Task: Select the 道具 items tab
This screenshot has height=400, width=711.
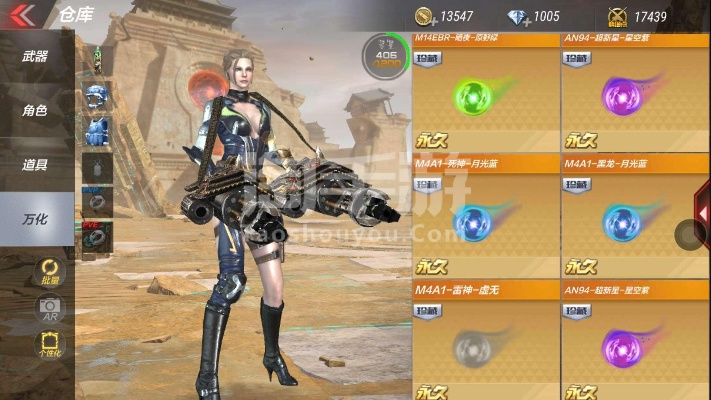Action: (35, 165)
